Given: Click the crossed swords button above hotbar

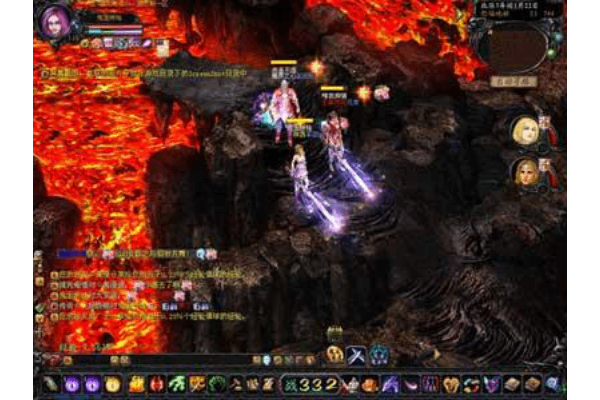Looking at the screenshot, I should pyautogui.click(x=356, y=355).
